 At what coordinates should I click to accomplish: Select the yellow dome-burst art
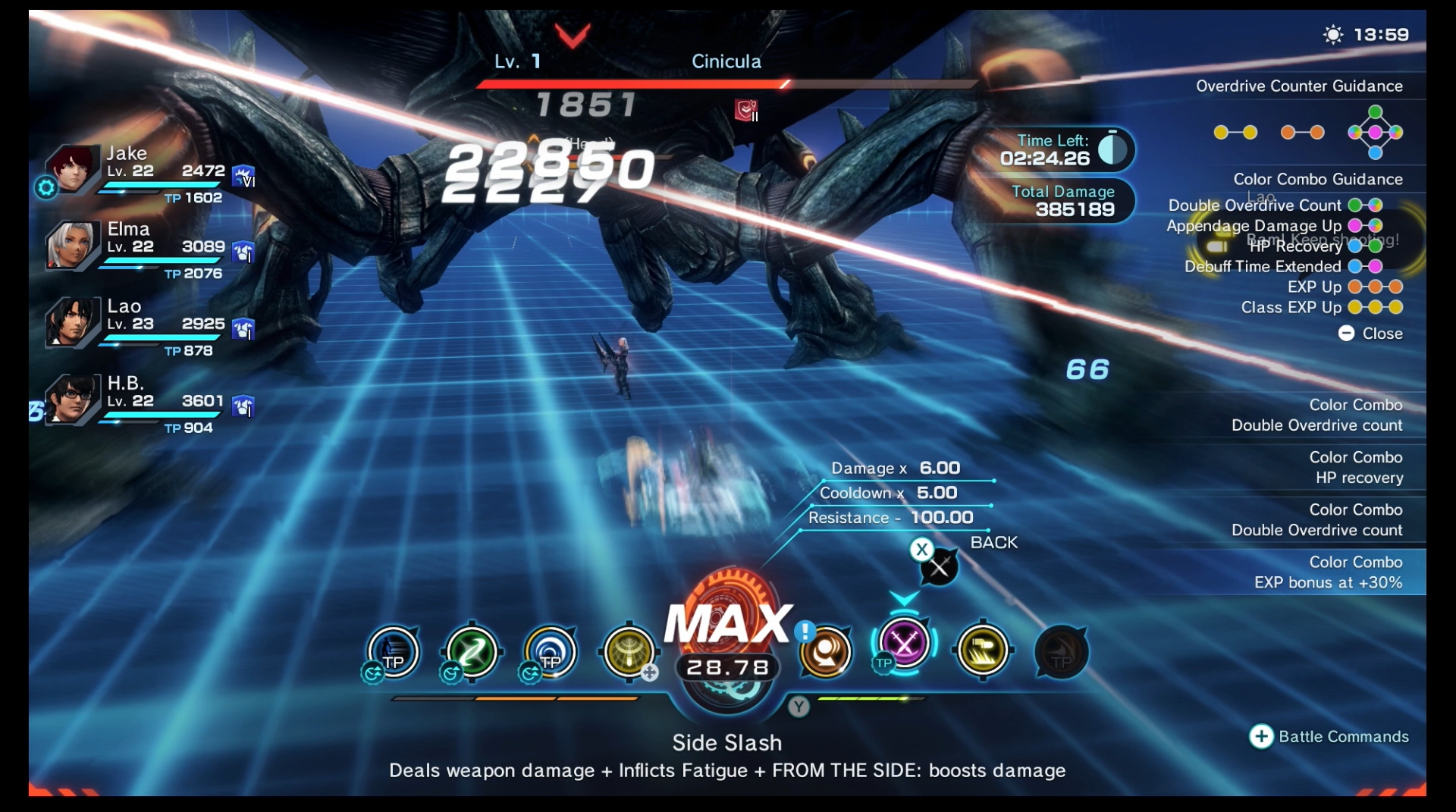pos(629,651)
